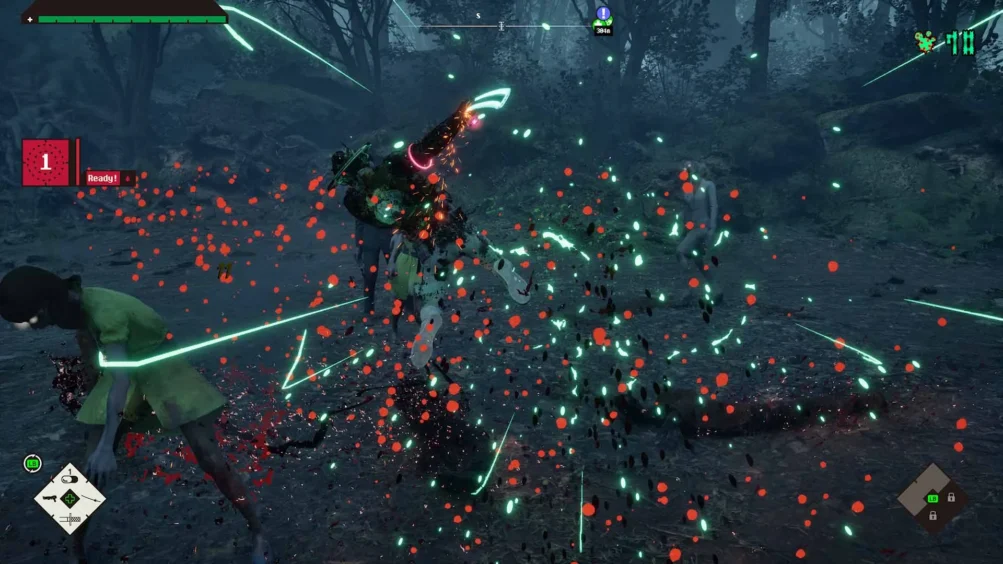The height and width of the screenshot is (564, 1003).
Task: Select the locked diamond ability slot
Action: point(932,497)
